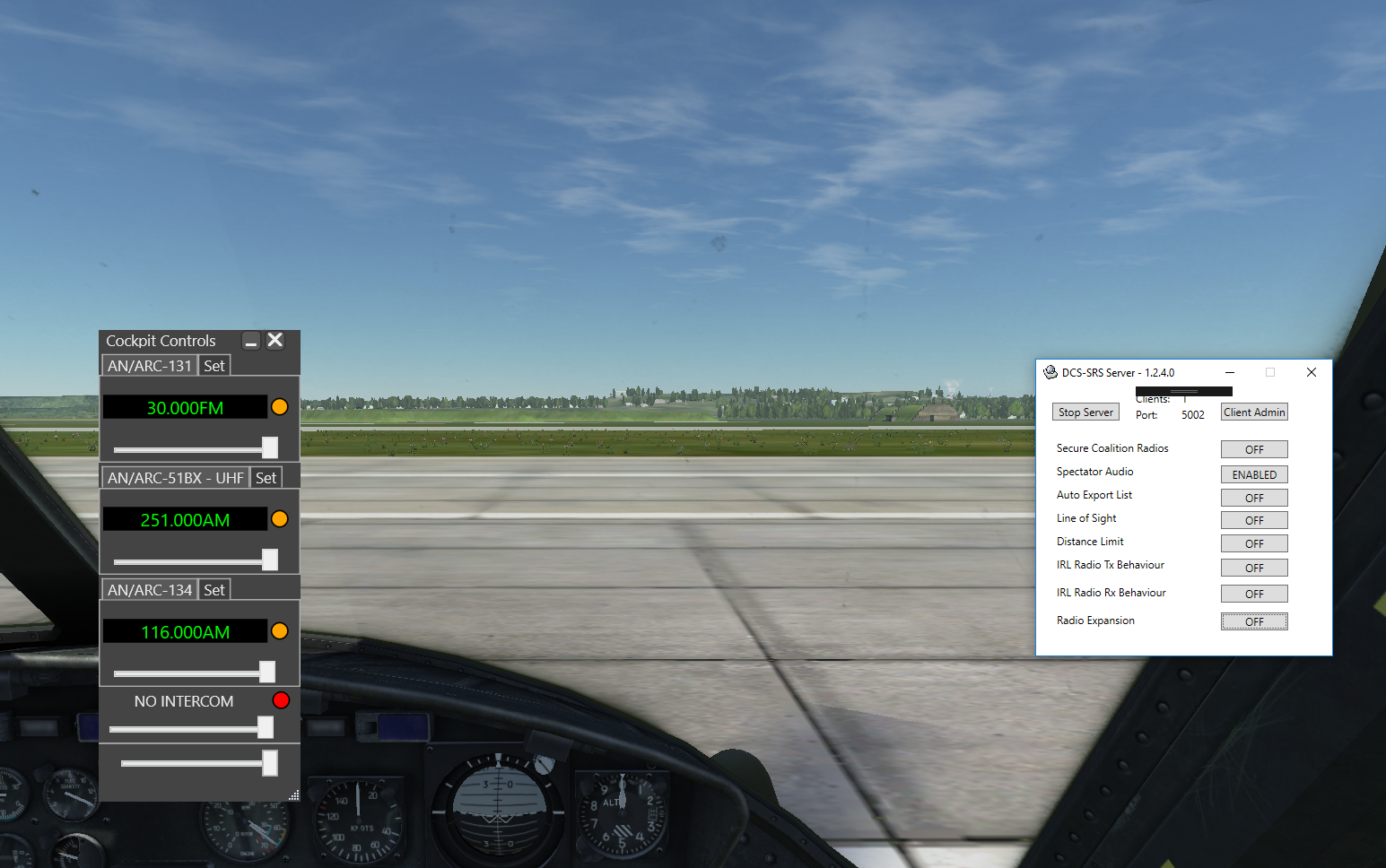
Task: Select the red intercom indicator light
Action: (x=281, y=700)
